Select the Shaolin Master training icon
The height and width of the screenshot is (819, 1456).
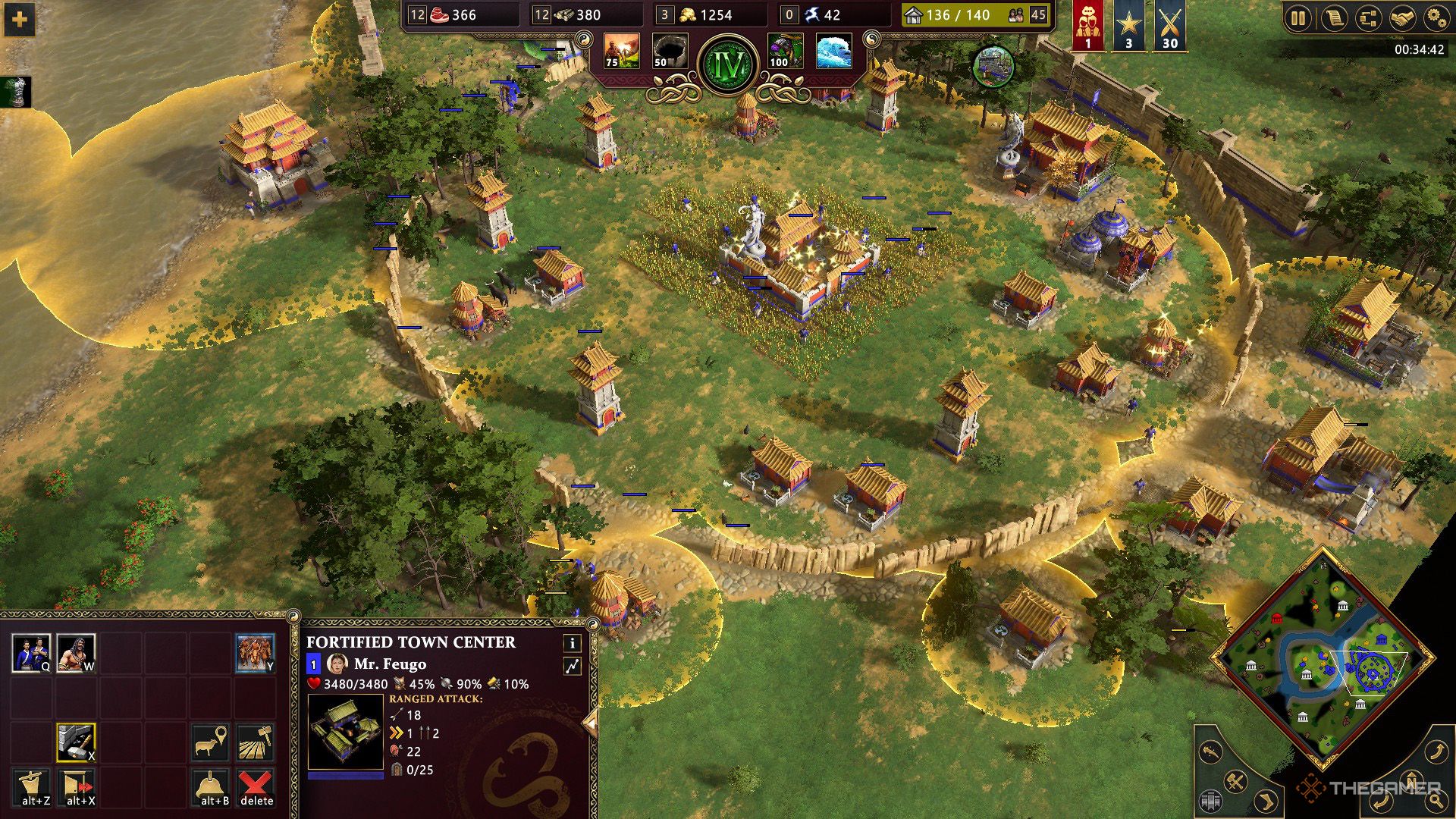tap(77, 653)
